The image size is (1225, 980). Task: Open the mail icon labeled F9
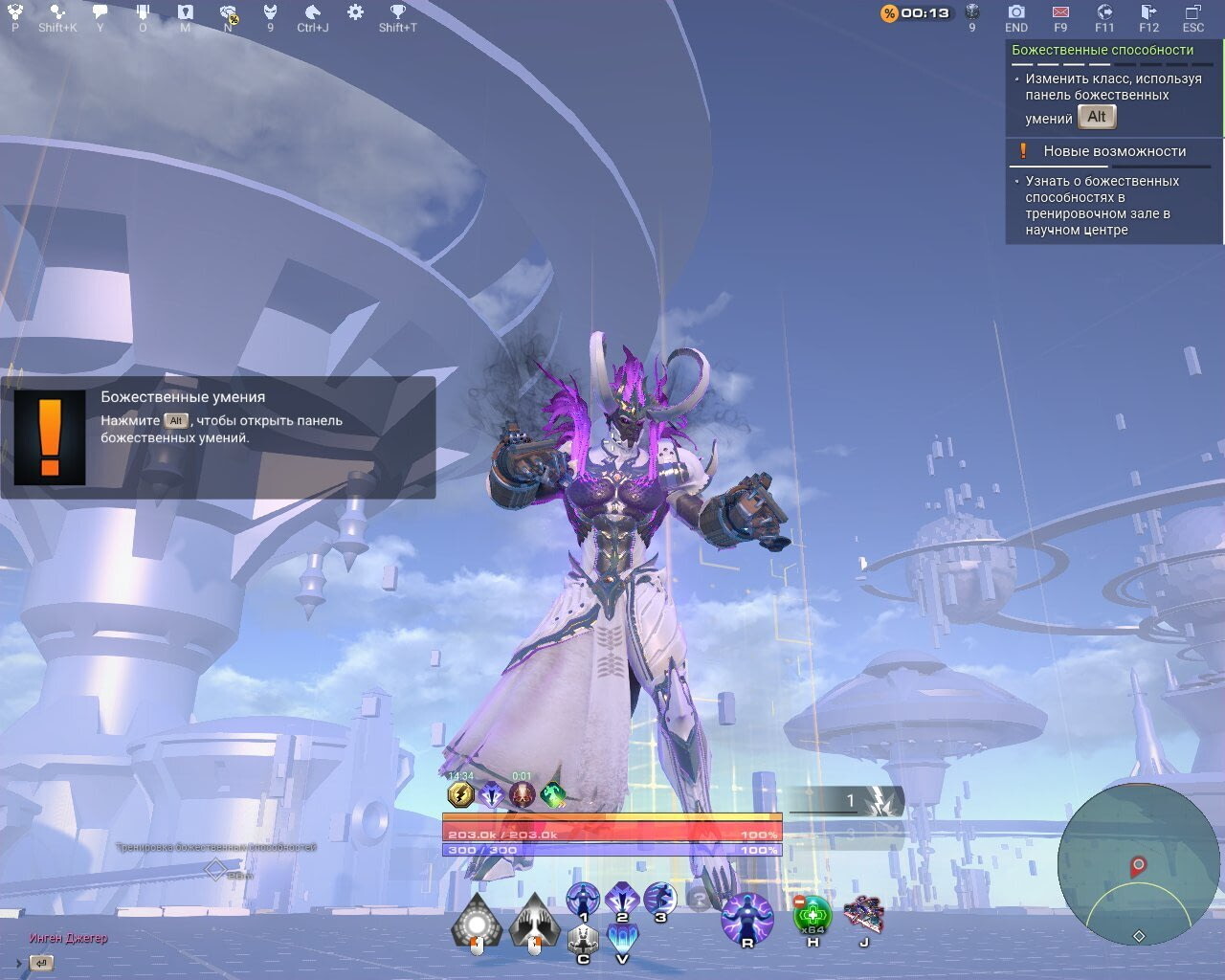[x=1058, y=13]
